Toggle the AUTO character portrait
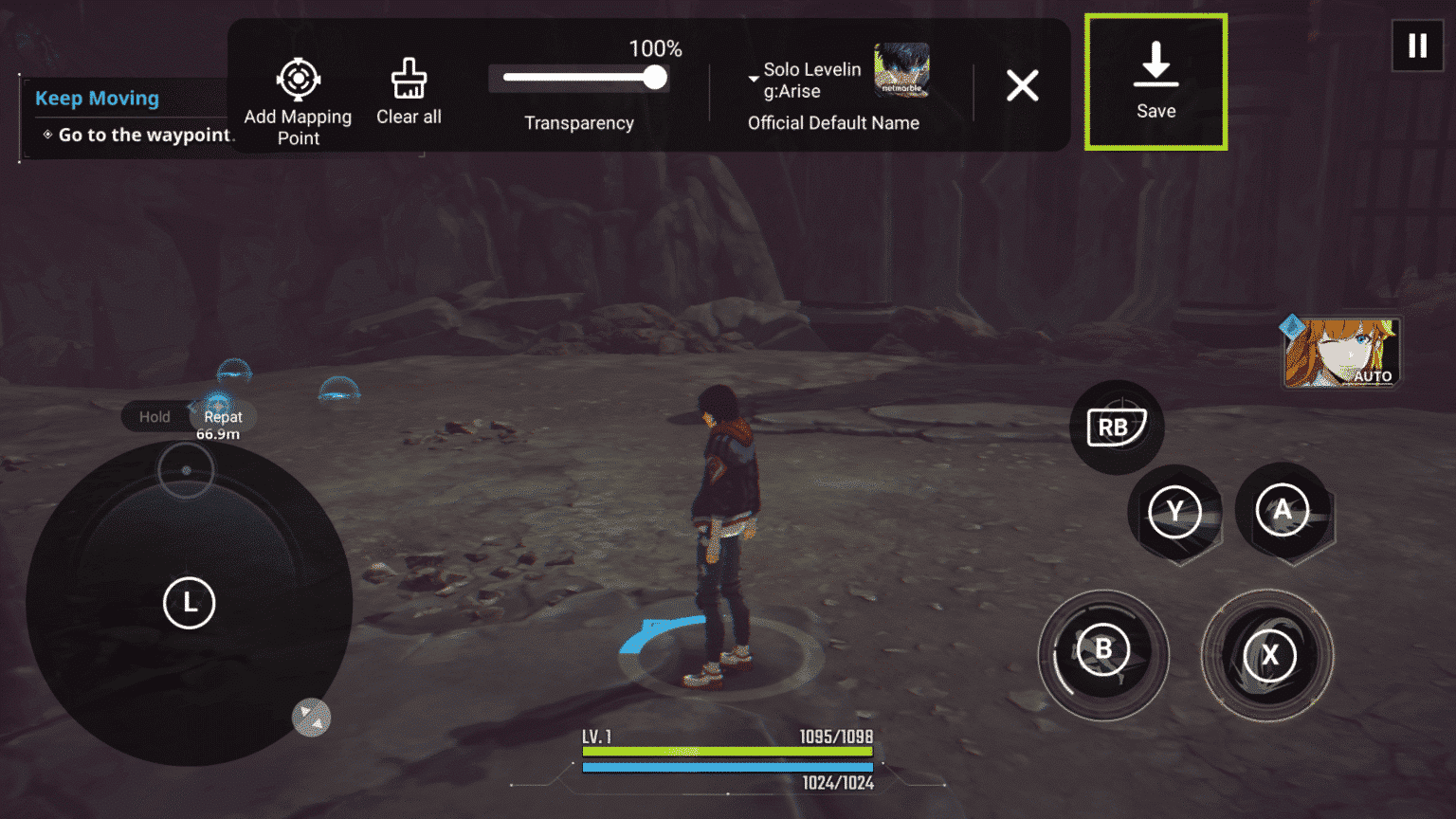This screenshot has height=819, width=1456. click(x=1341, y=353)
